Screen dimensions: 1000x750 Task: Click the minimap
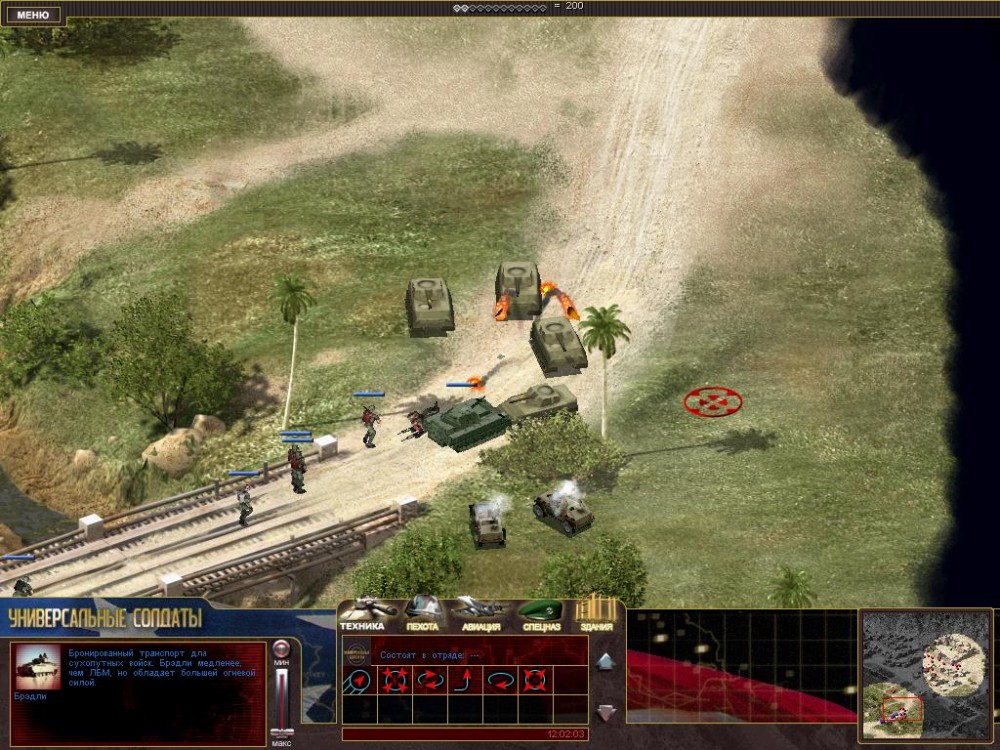tap(925, 675)
